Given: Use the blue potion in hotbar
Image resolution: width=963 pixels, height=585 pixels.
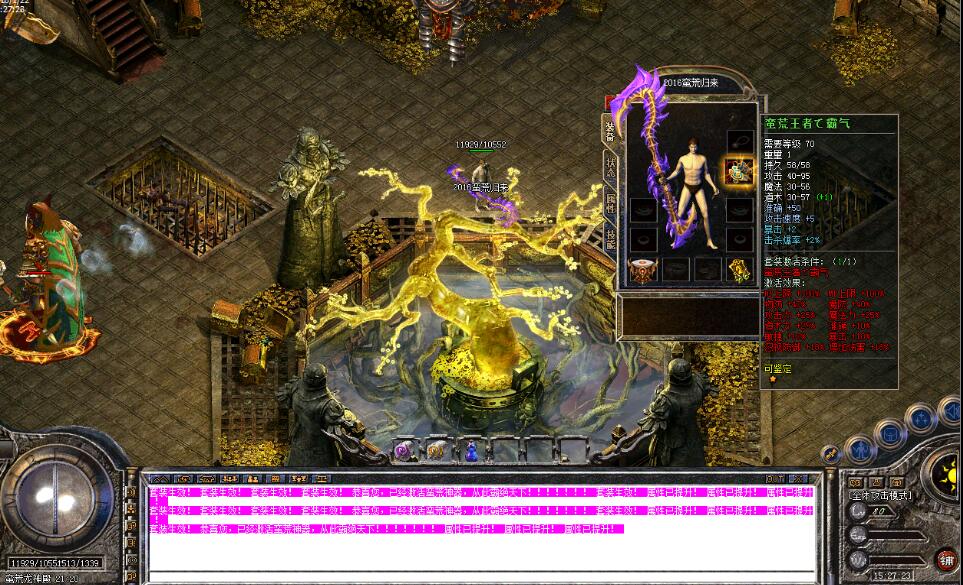Looking at the screenshot, I should (x=470, y=451).
